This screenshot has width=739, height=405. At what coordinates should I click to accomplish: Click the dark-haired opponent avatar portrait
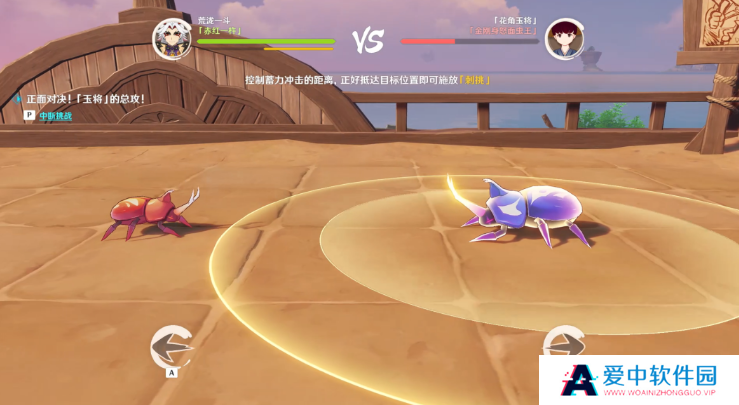(564, 39)
